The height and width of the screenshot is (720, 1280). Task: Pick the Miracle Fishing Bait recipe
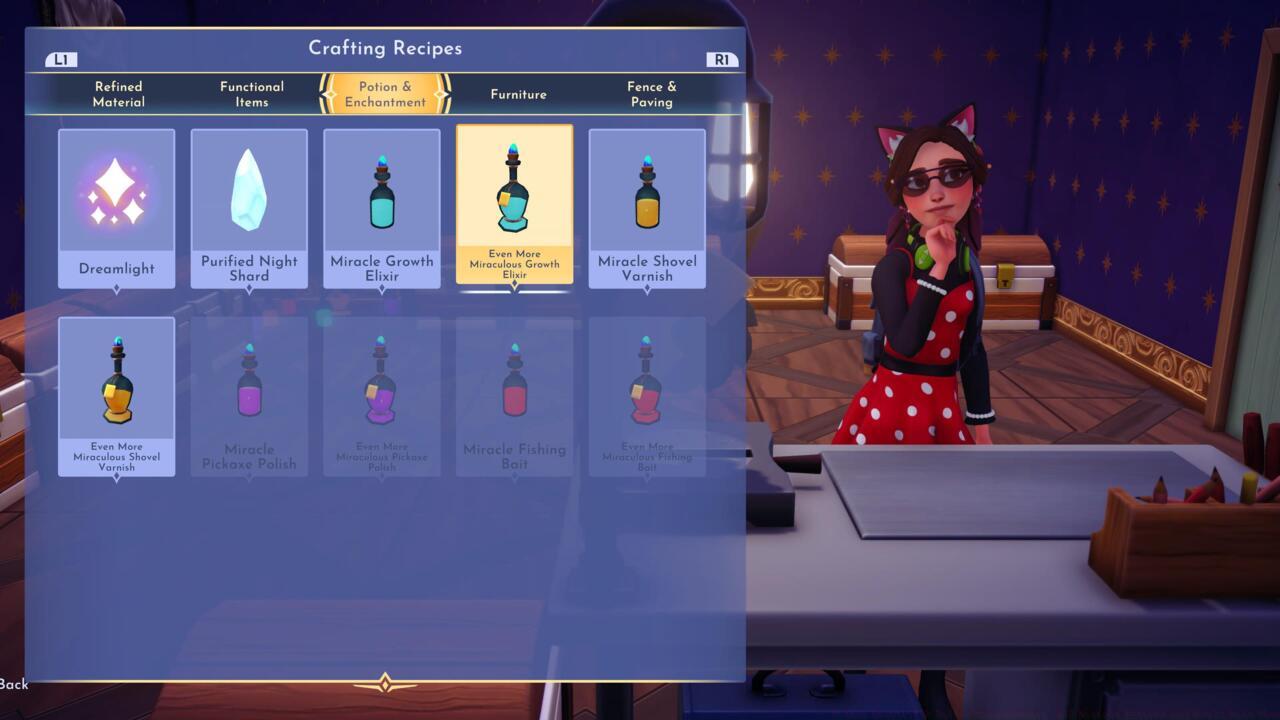pyautogui.click(x=514, y=396)
